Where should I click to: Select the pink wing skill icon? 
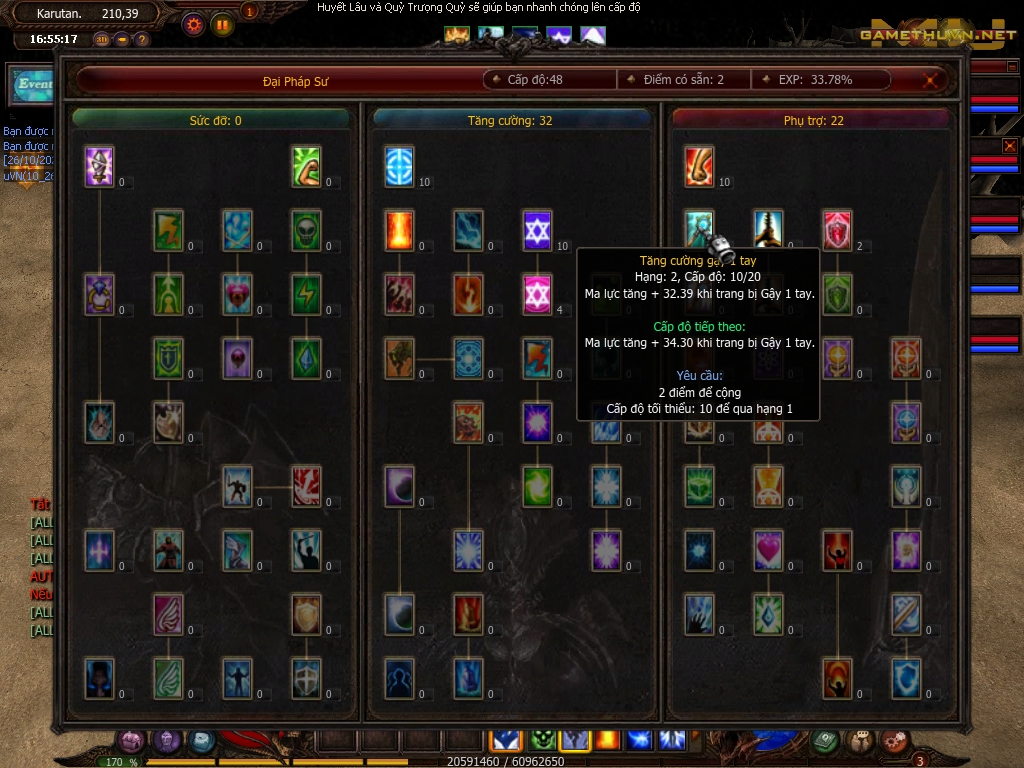pos(168,614)
